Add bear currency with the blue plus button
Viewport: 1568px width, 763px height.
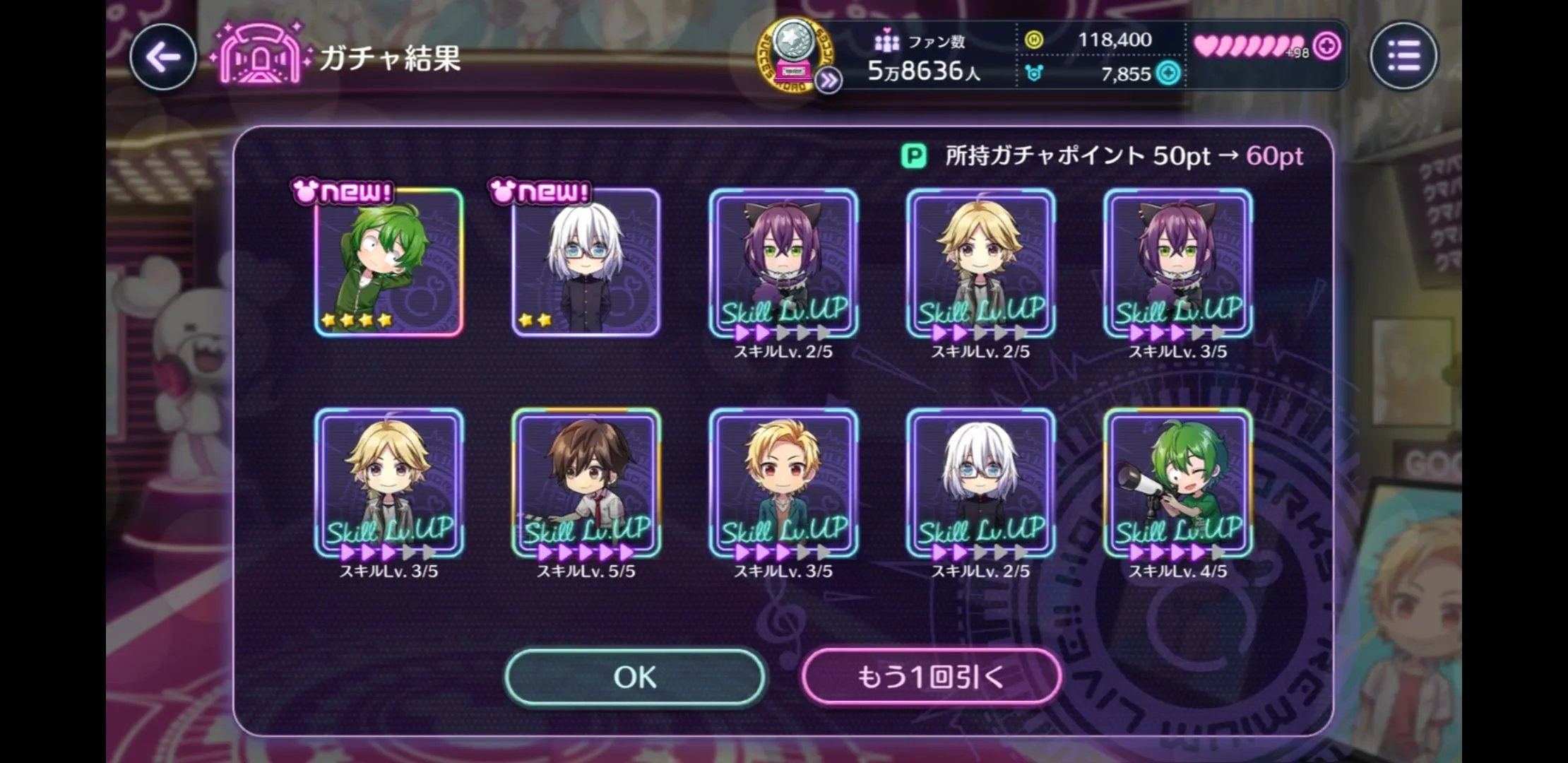click(1168, 73)
